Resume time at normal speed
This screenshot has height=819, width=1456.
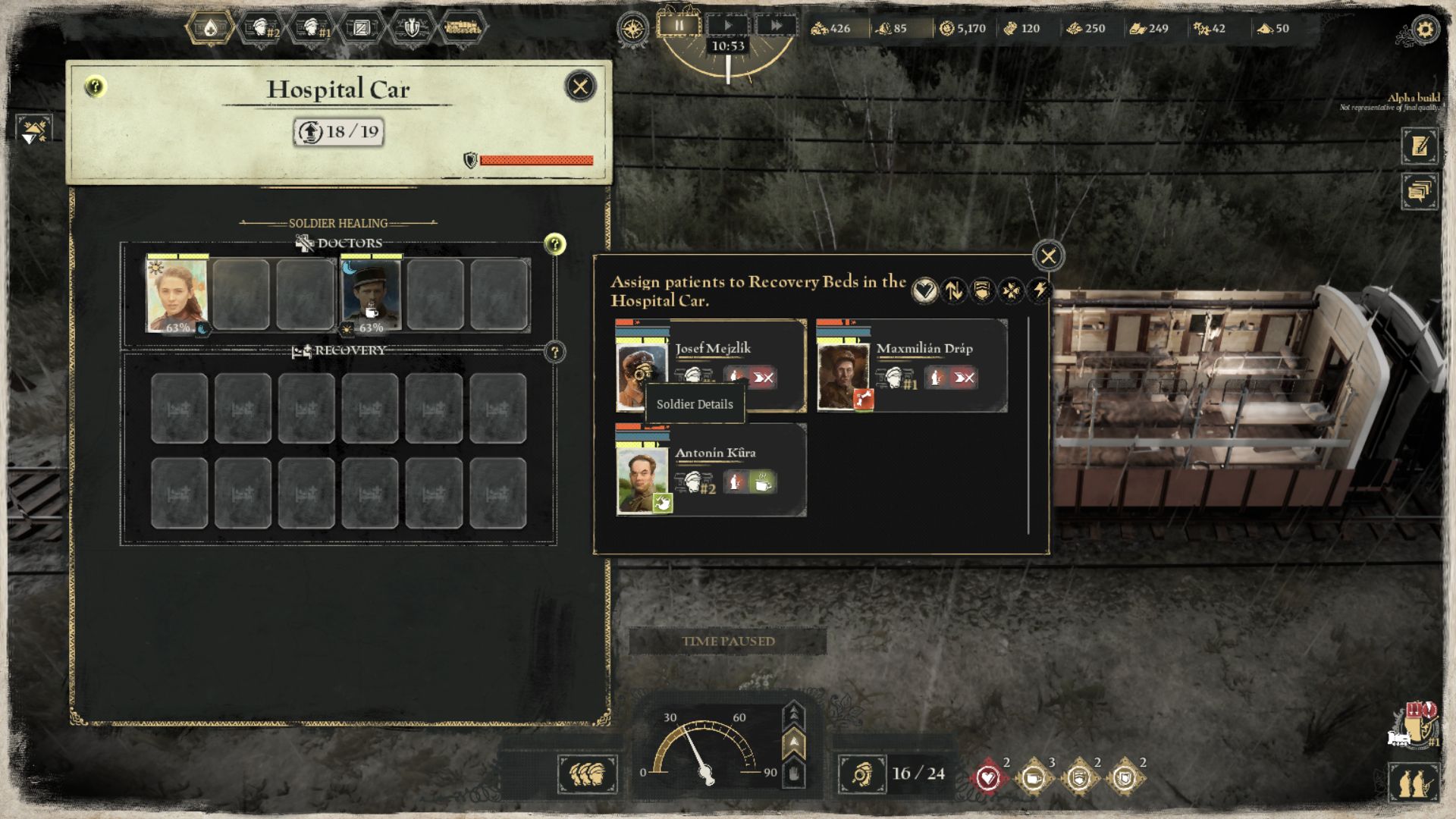tap(727, 26)
